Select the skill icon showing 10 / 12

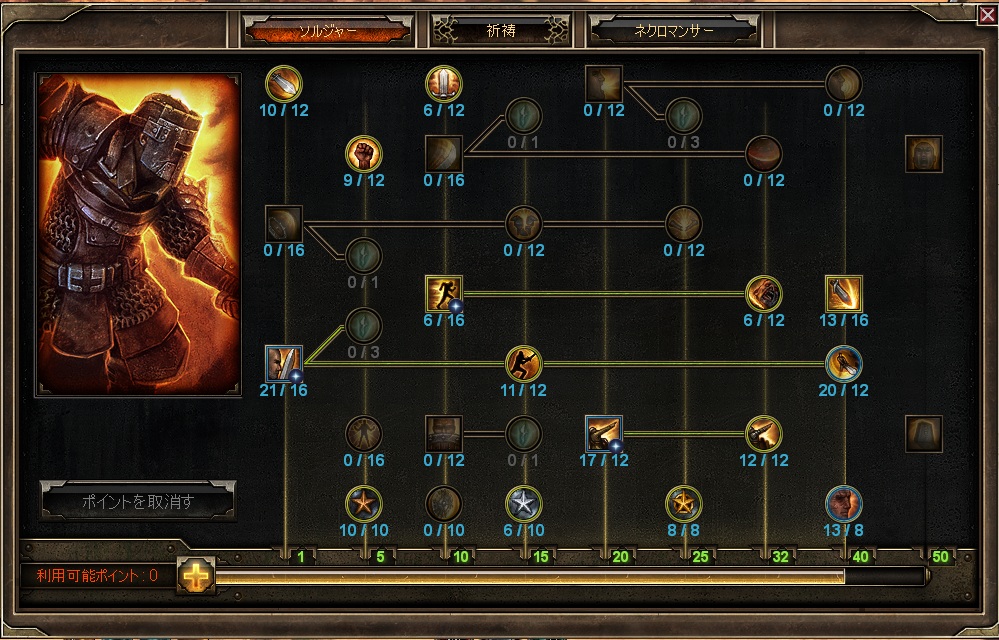(x=284, y=84)
